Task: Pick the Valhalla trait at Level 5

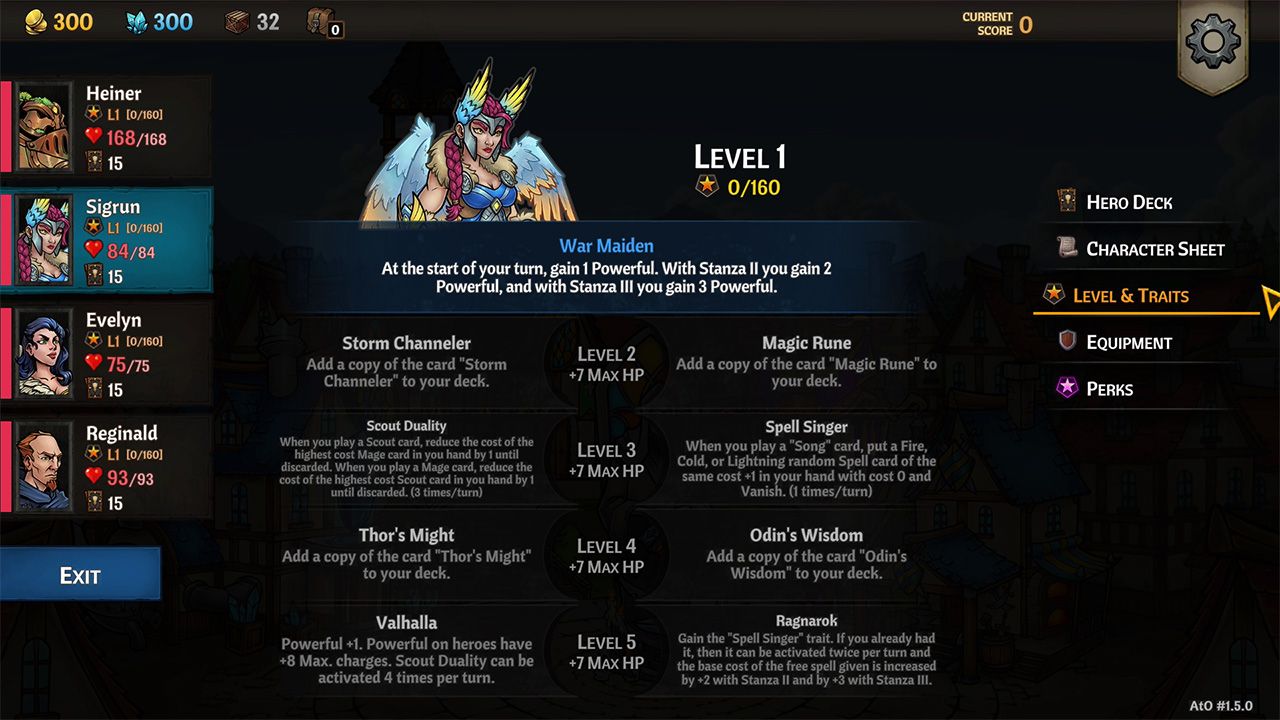Action: (x=406, y=644)
